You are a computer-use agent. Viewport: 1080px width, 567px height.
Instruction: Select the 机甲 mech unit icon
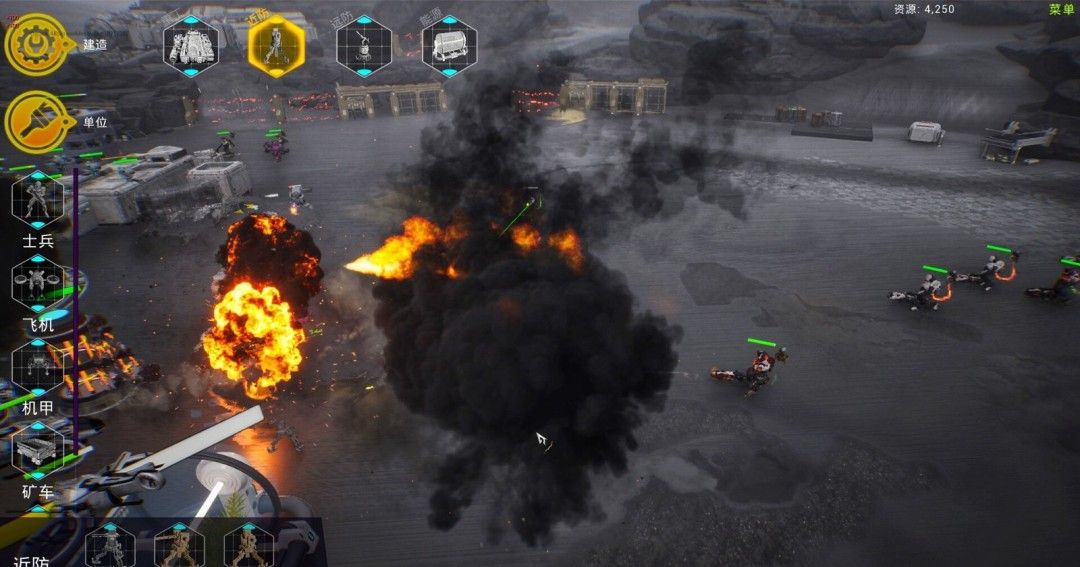point(38,366)
